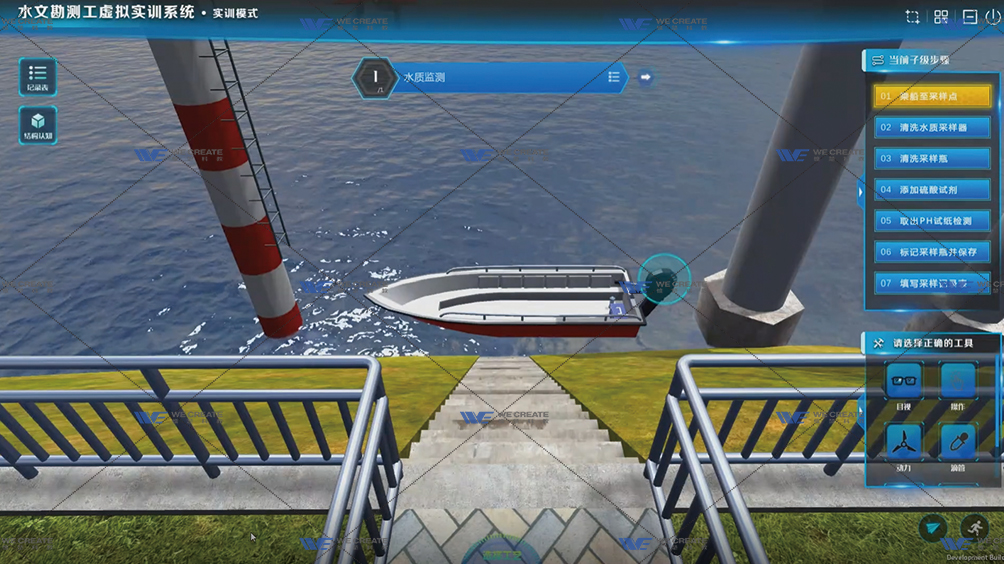Click the power button in top bar
This screenshot has height=564, width=1004.
(x=993, y=17)
